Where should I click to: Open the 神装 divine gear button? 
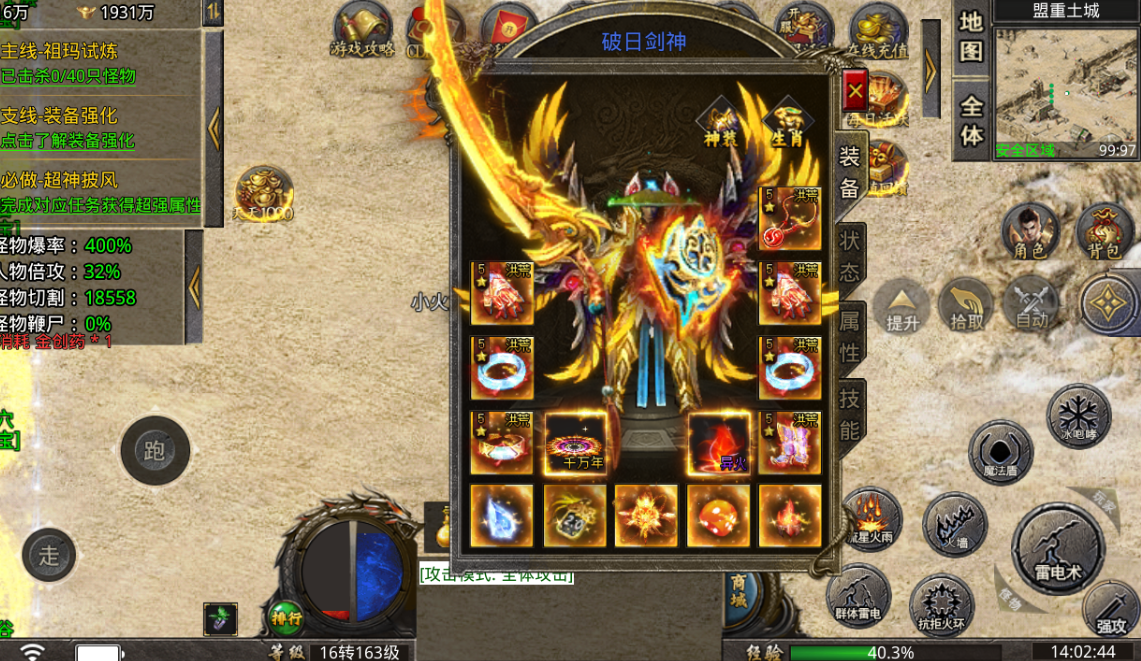coord(720,123)
